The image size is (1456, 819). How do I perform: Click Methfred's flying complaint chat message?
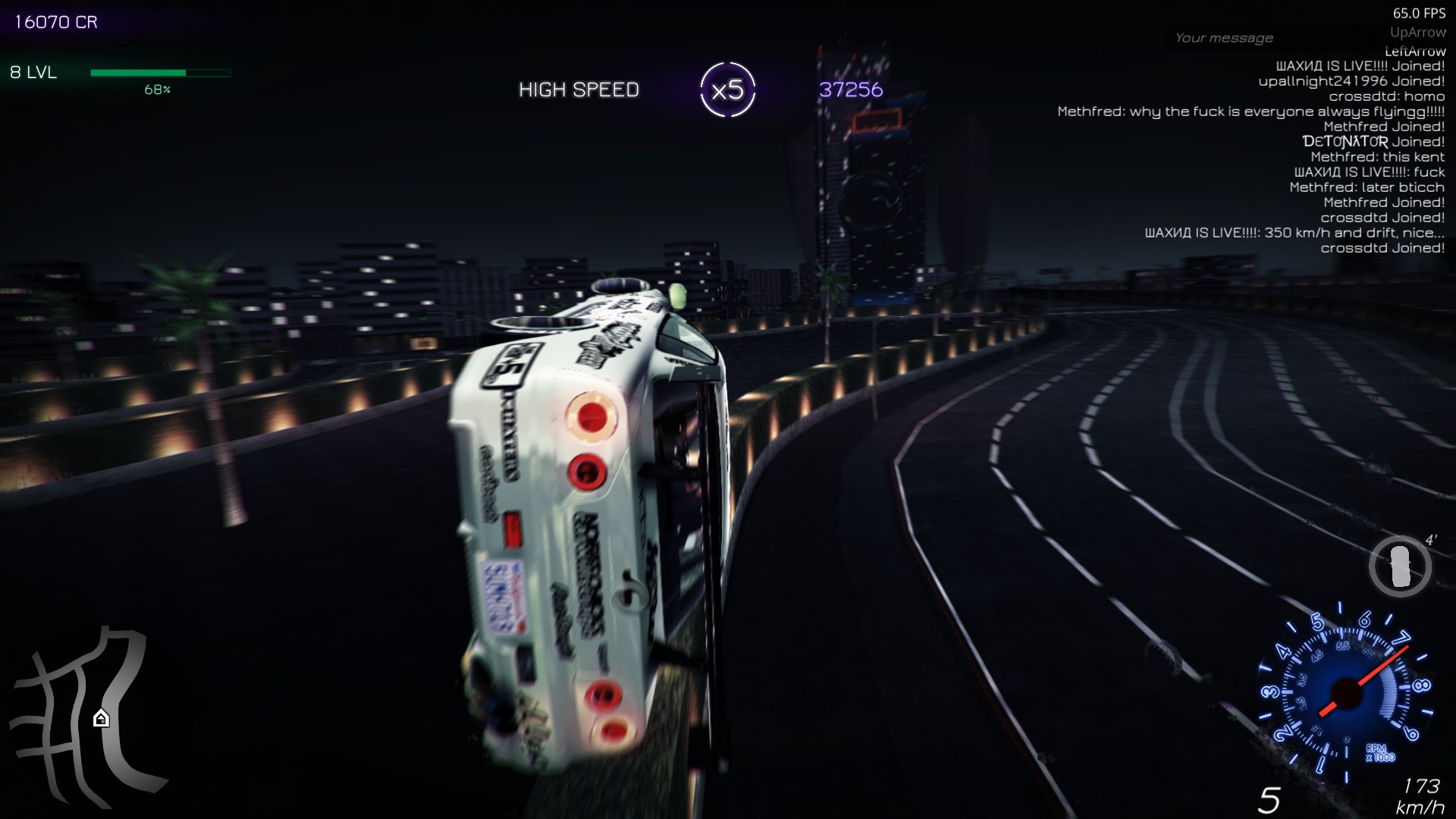click(x=1251, y=111)
